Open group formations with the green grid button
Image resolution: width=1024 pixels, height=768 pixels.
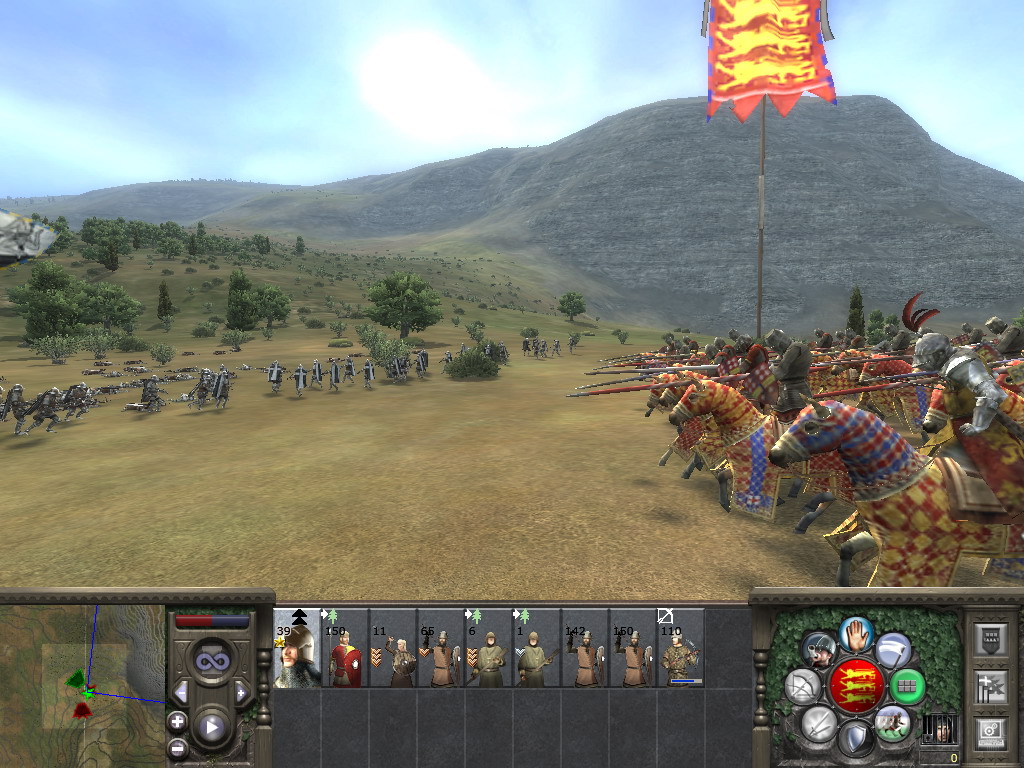[907, 686]
